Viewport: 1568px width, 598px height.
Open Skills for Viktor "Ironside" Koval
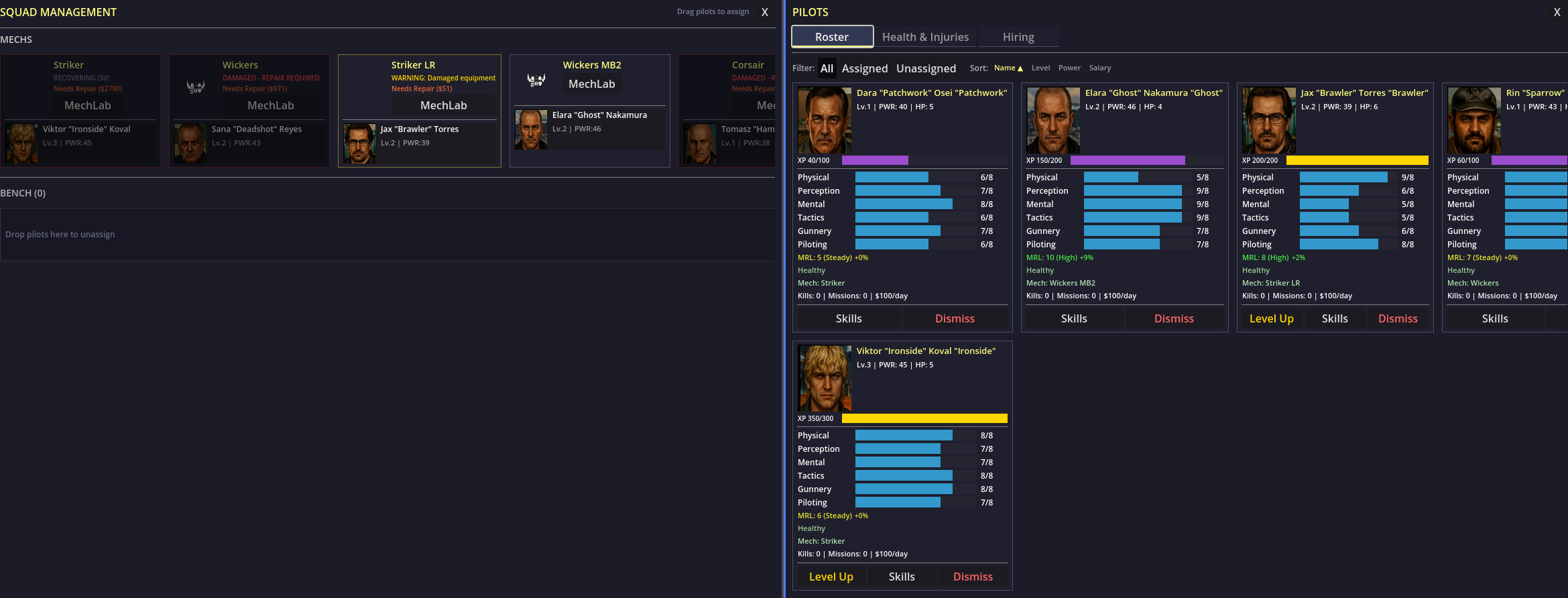pyautogui.click(x=901, y=577)
